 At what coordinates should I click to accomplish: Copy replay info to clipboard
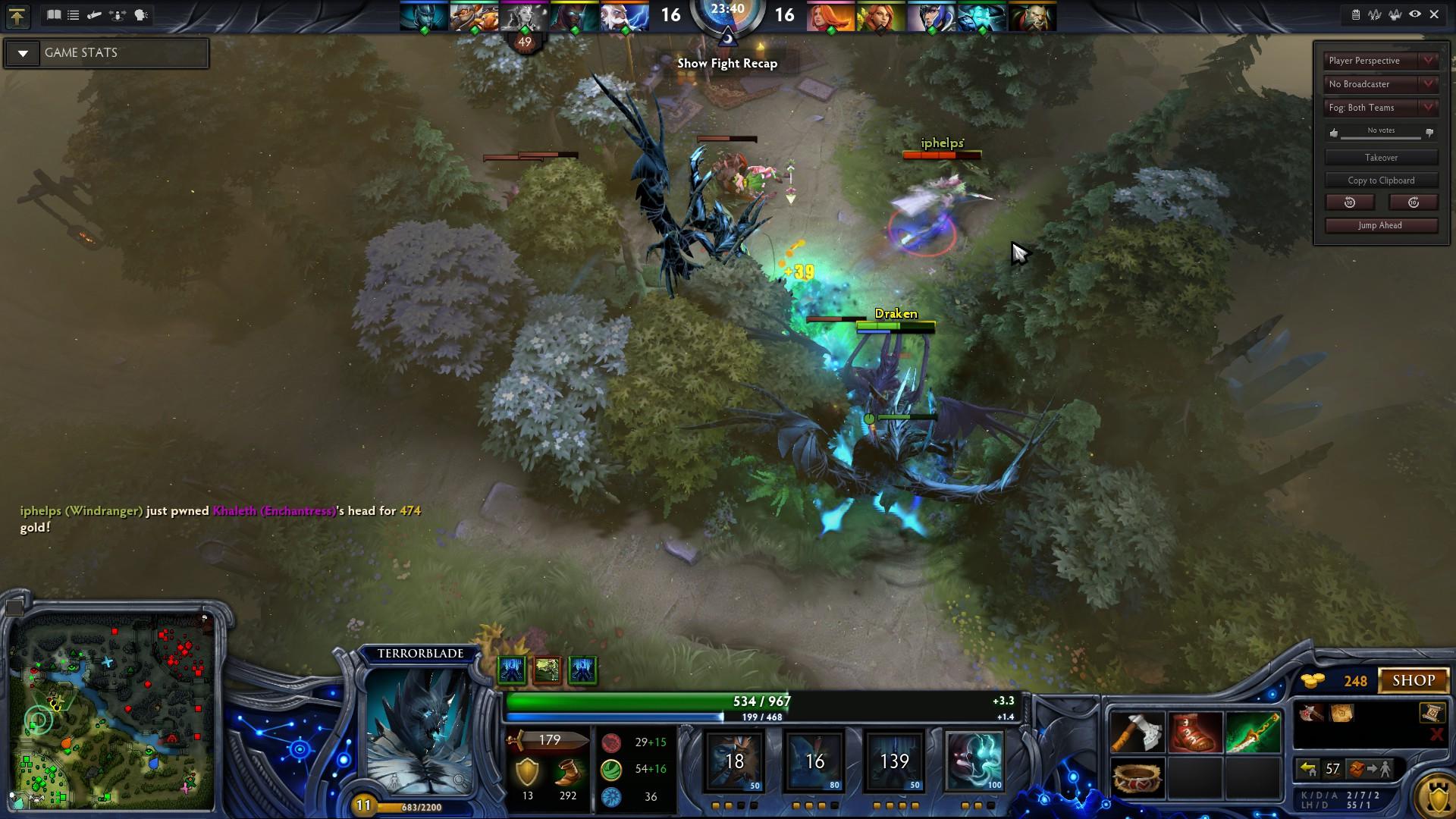[1381, 180]
